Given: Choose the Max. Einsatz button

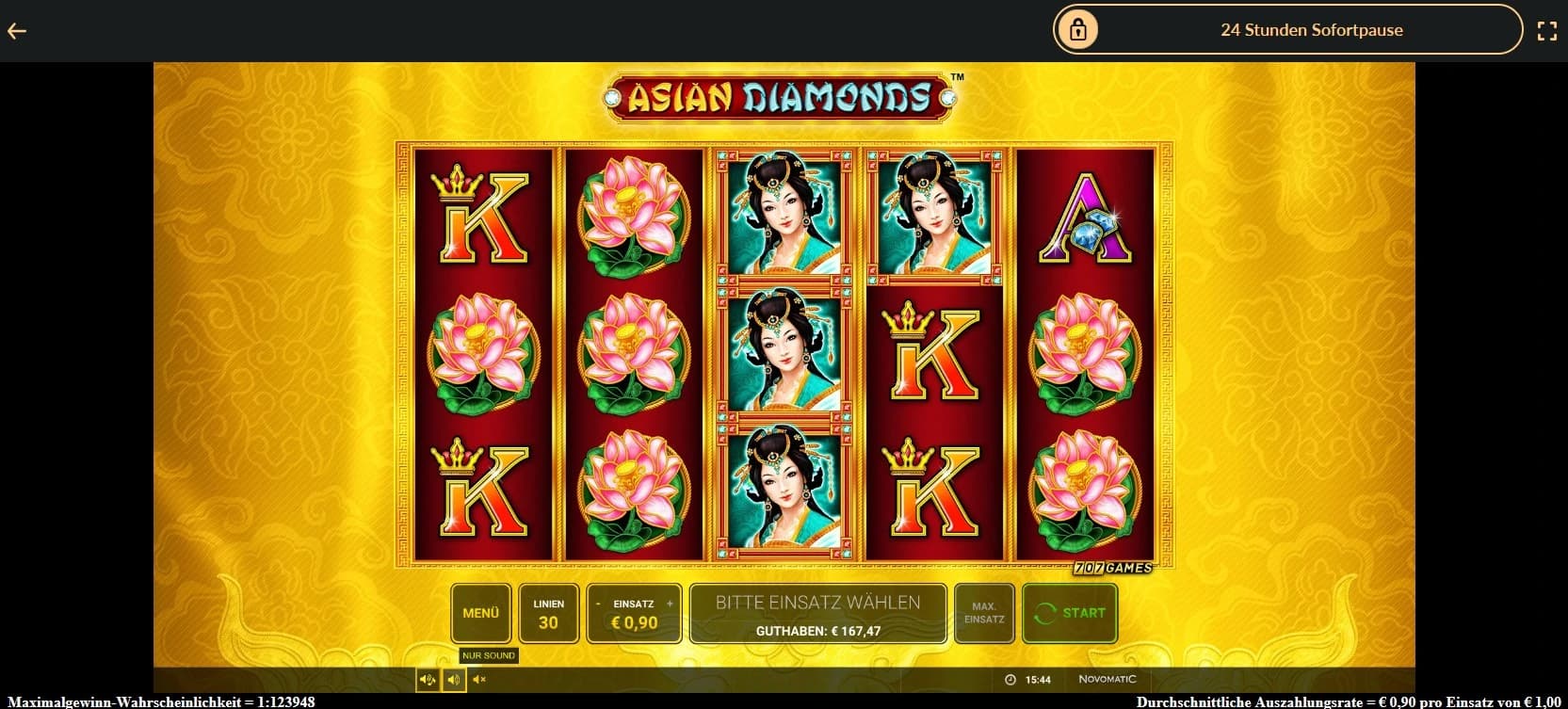Looking at the screenshot, I should (x=984, y=613).
